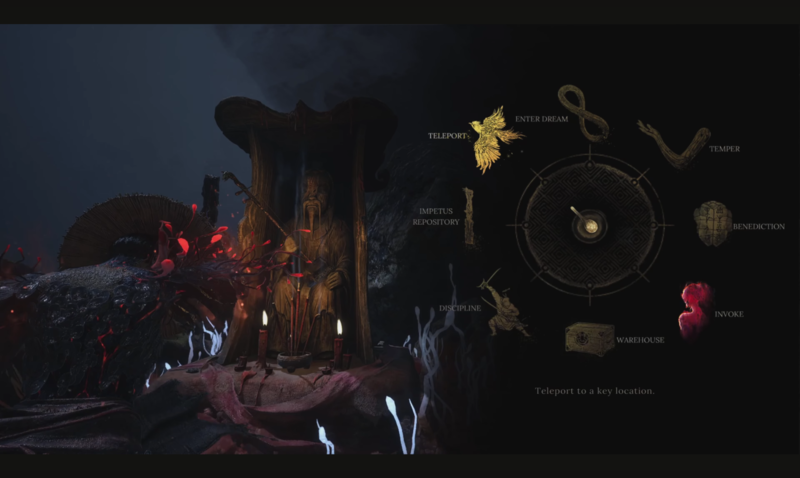Open the Temper menu
This screenshot has height=478, width=800.
pyautogui.click(x=673, y=144)
